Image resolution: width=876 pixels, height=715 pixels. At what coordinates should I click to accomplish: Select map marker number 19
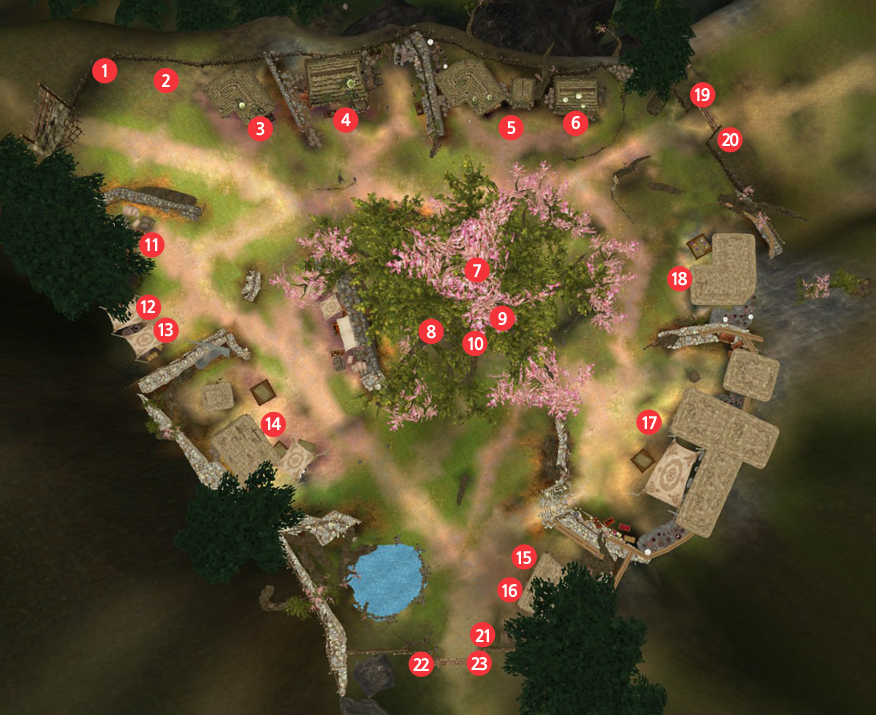pos(702,95)
